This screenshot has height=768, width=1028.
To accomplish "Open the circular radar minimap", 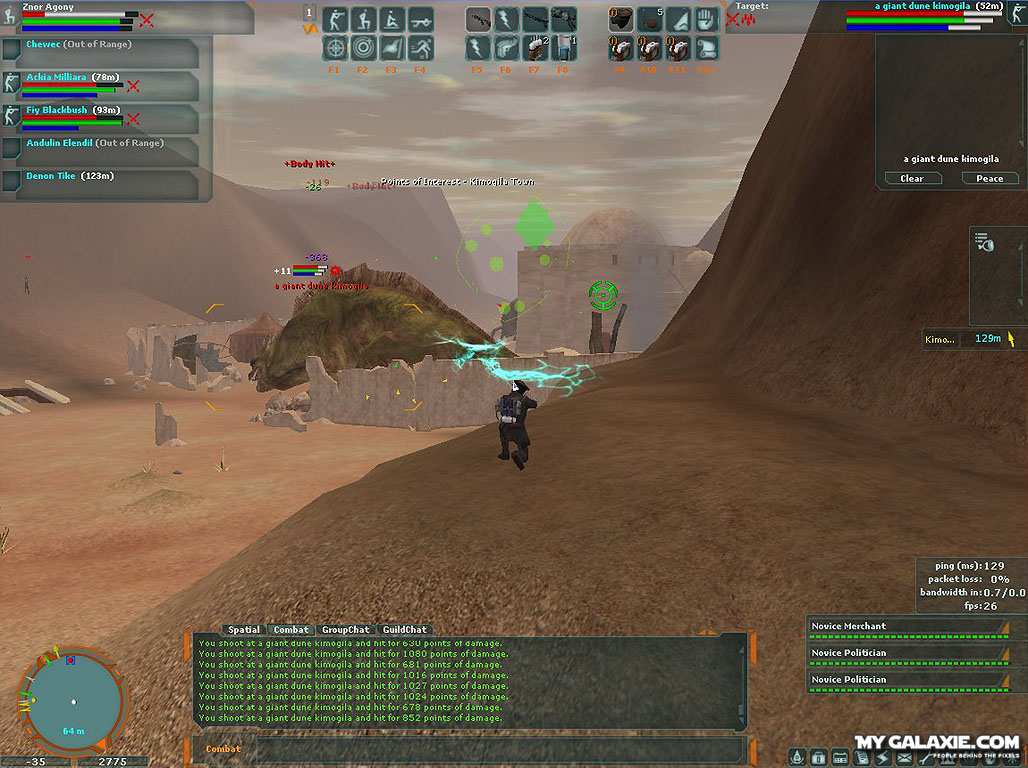I will pos(72,700).
